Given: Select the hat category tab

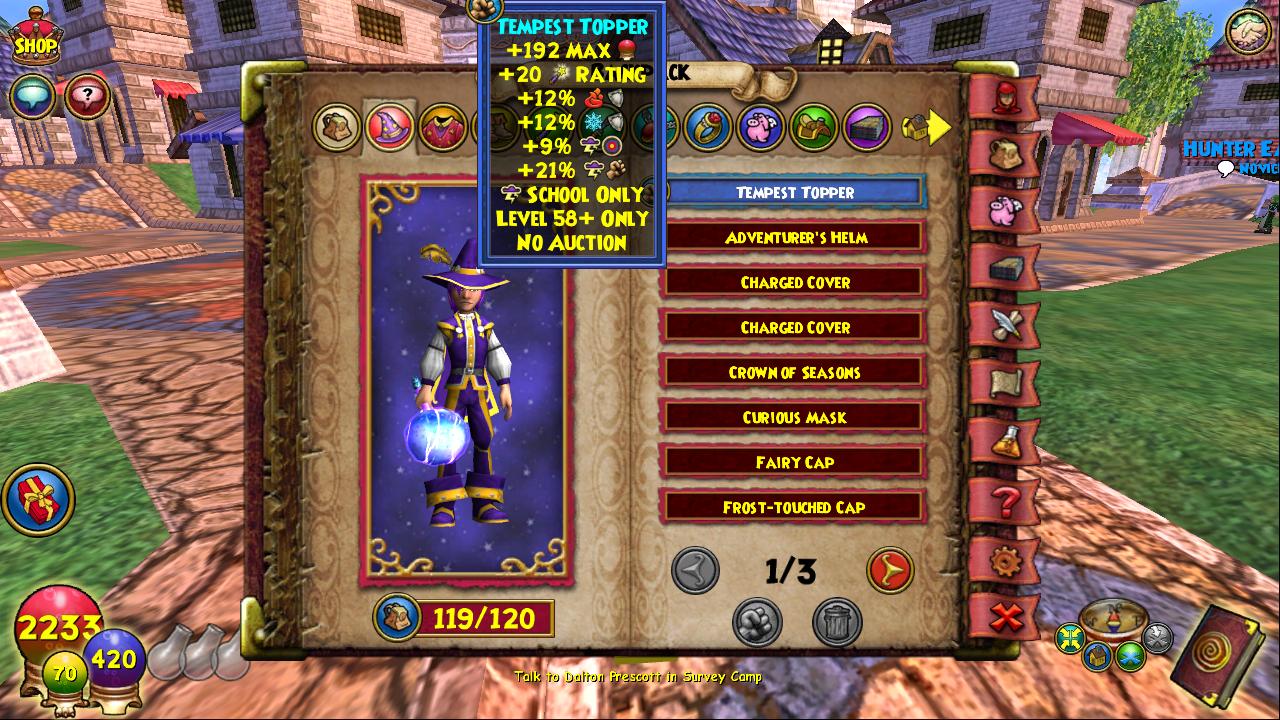Looking at the screenshot, I should 389,127.
